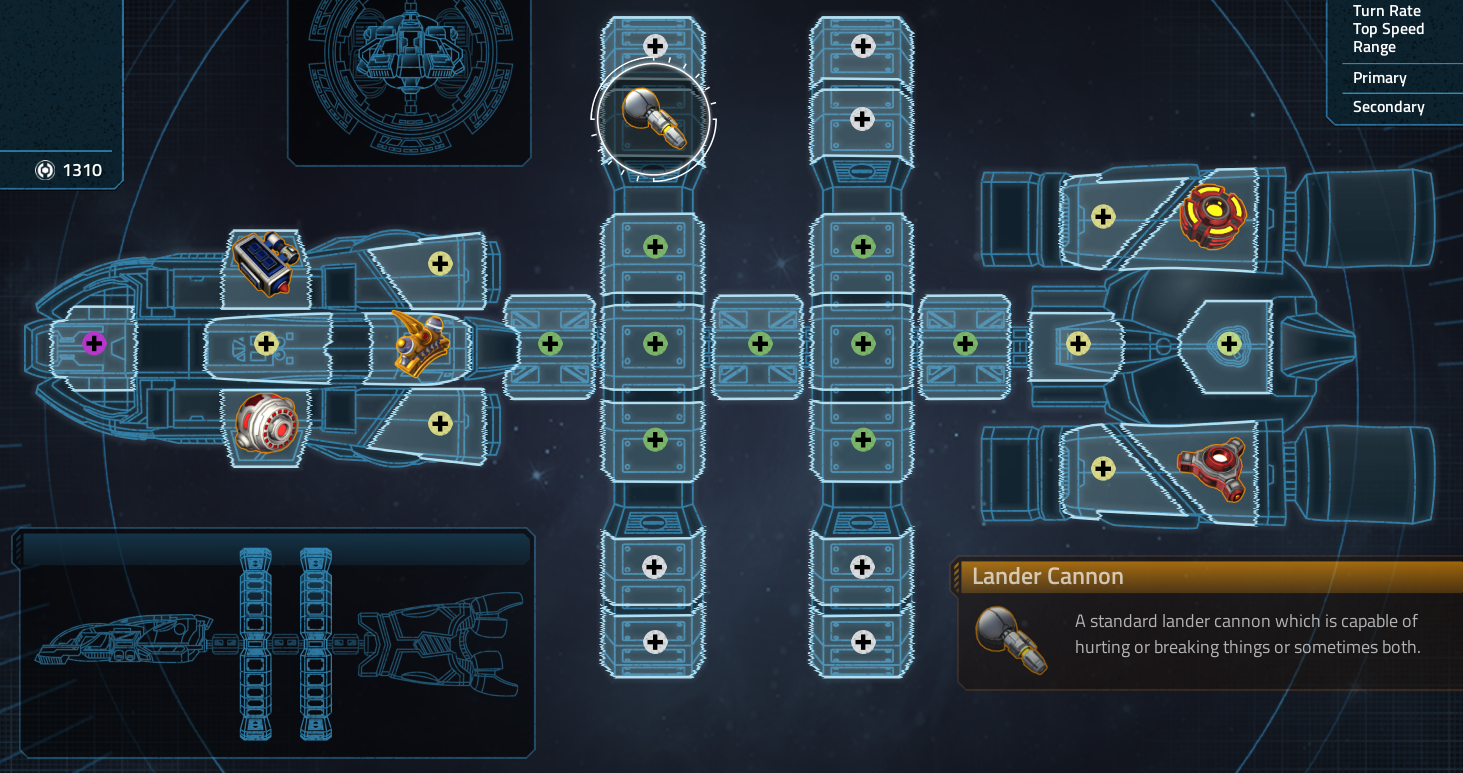1463x773 pixels.
Task: Pick the red and yellow ring module
Action: (1212, 215)
